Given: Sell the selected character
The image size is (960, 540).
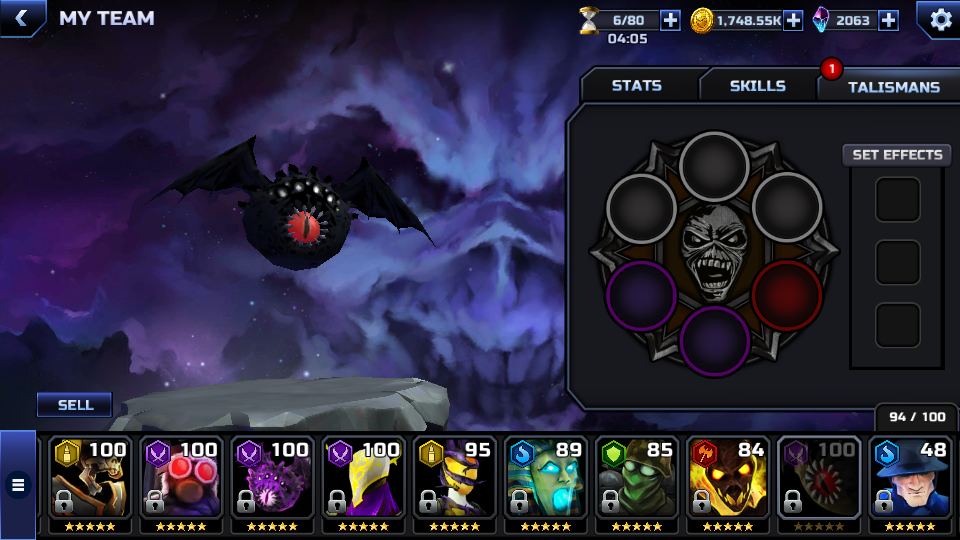Looking at the screenshot, I should click(x=75, y=405).
